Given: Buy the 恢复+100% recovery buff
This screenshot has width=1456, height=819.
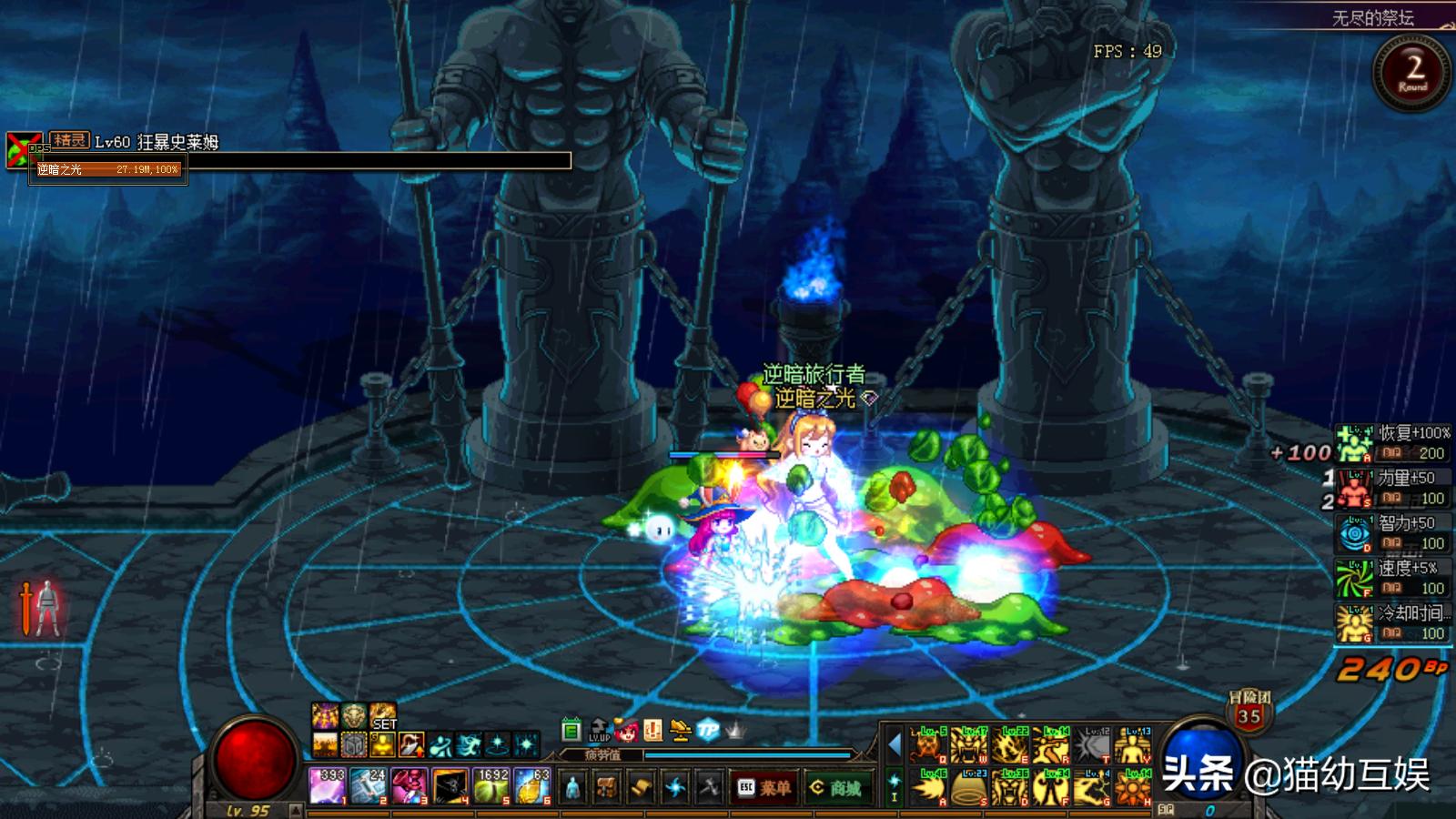Looking at the screenshot, I should pyautogui.click(x=1393, y=443).
